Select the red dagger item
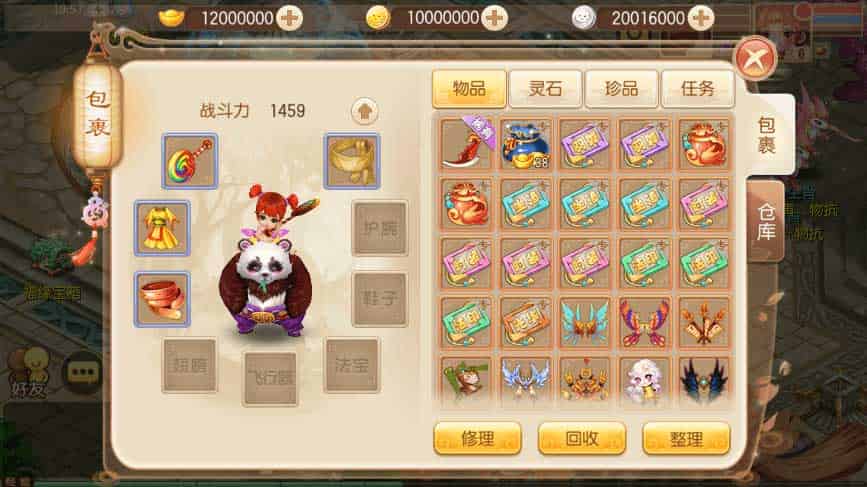 (468, 143)
